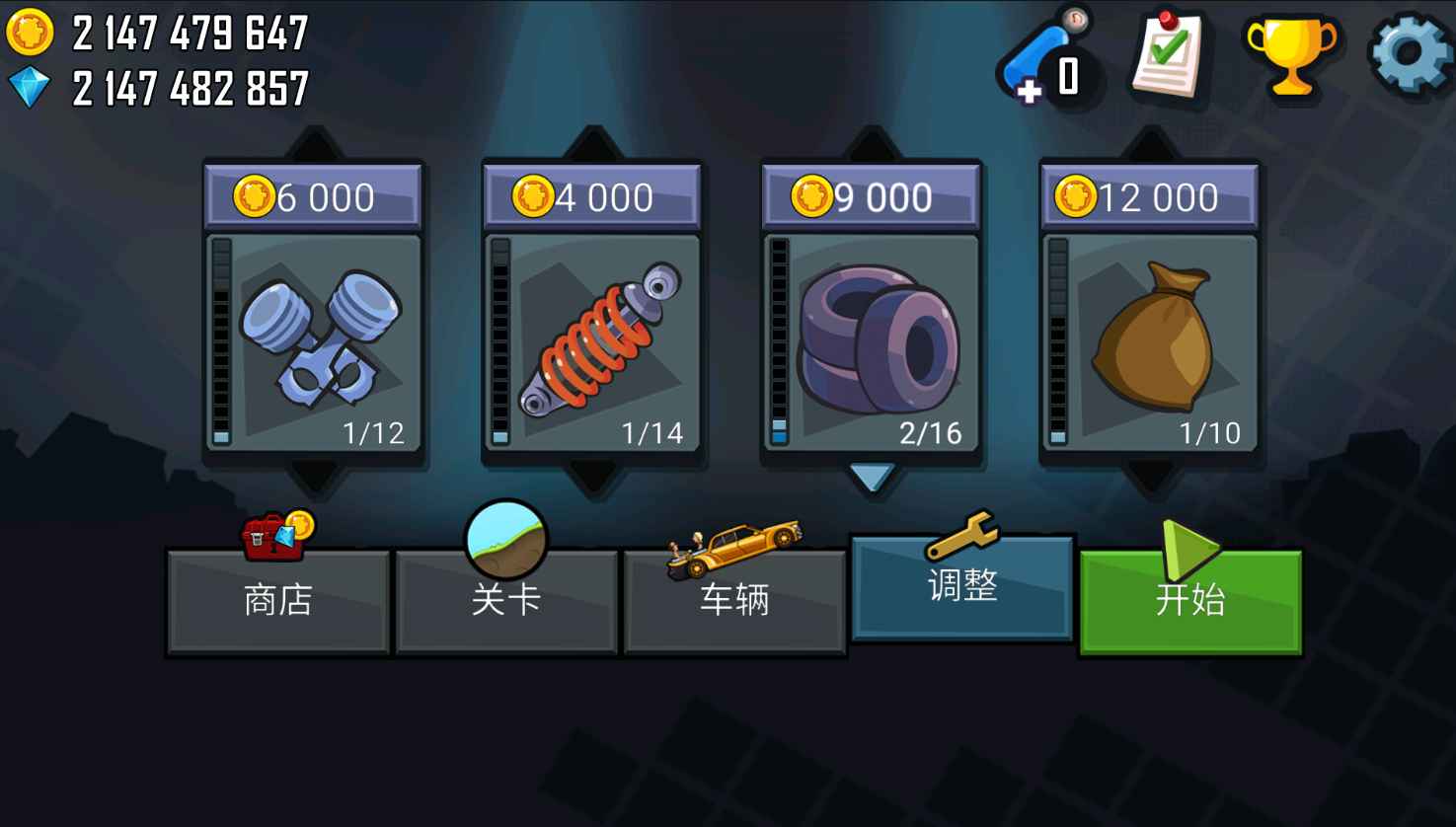Open the settings gear icon
The image size is (1456, 827).
(1411, 54)
